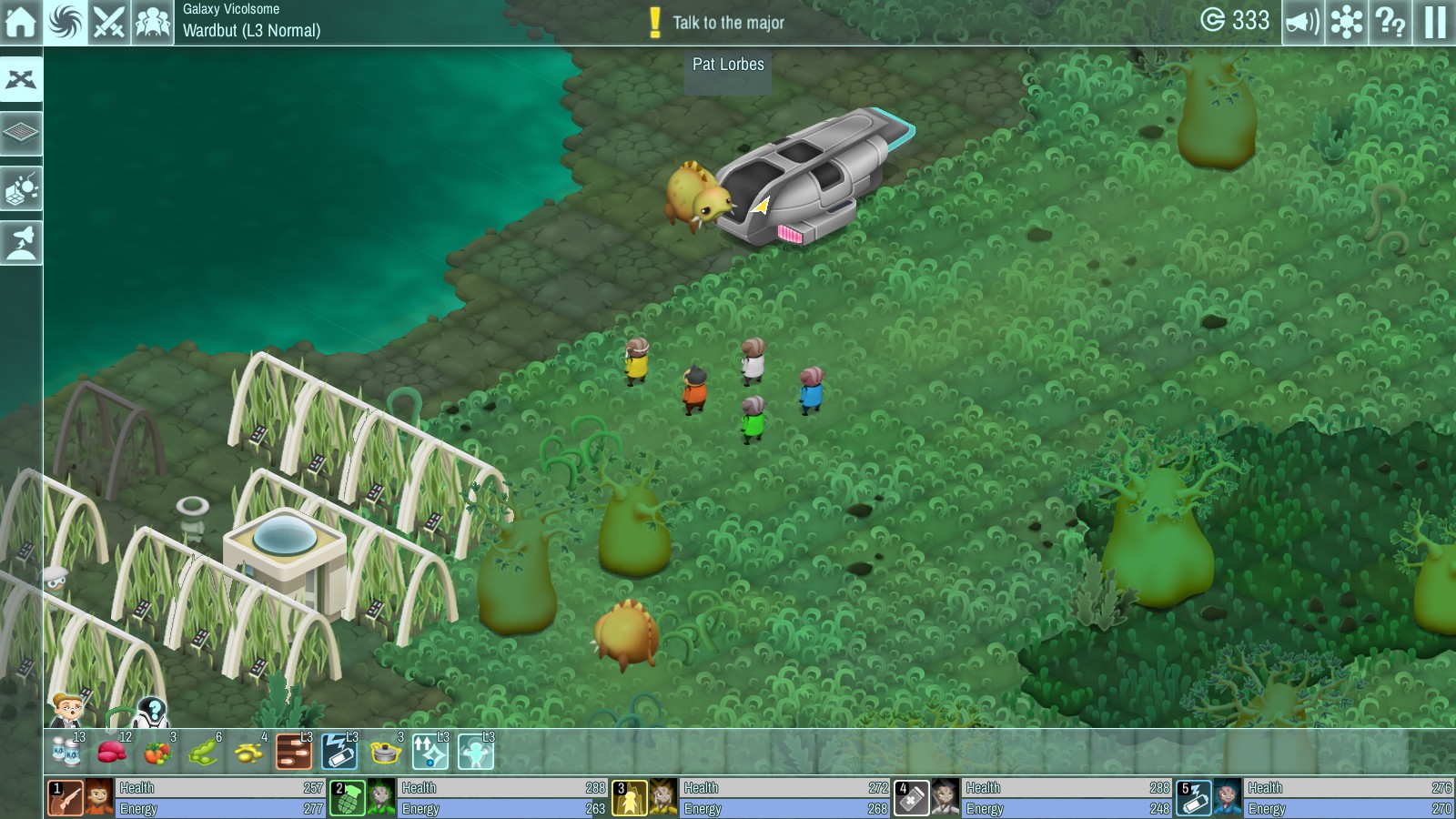The height and width of the screenshot is (819, 1456).
Task: Open the galaxy swirl view
Action: 66,22
